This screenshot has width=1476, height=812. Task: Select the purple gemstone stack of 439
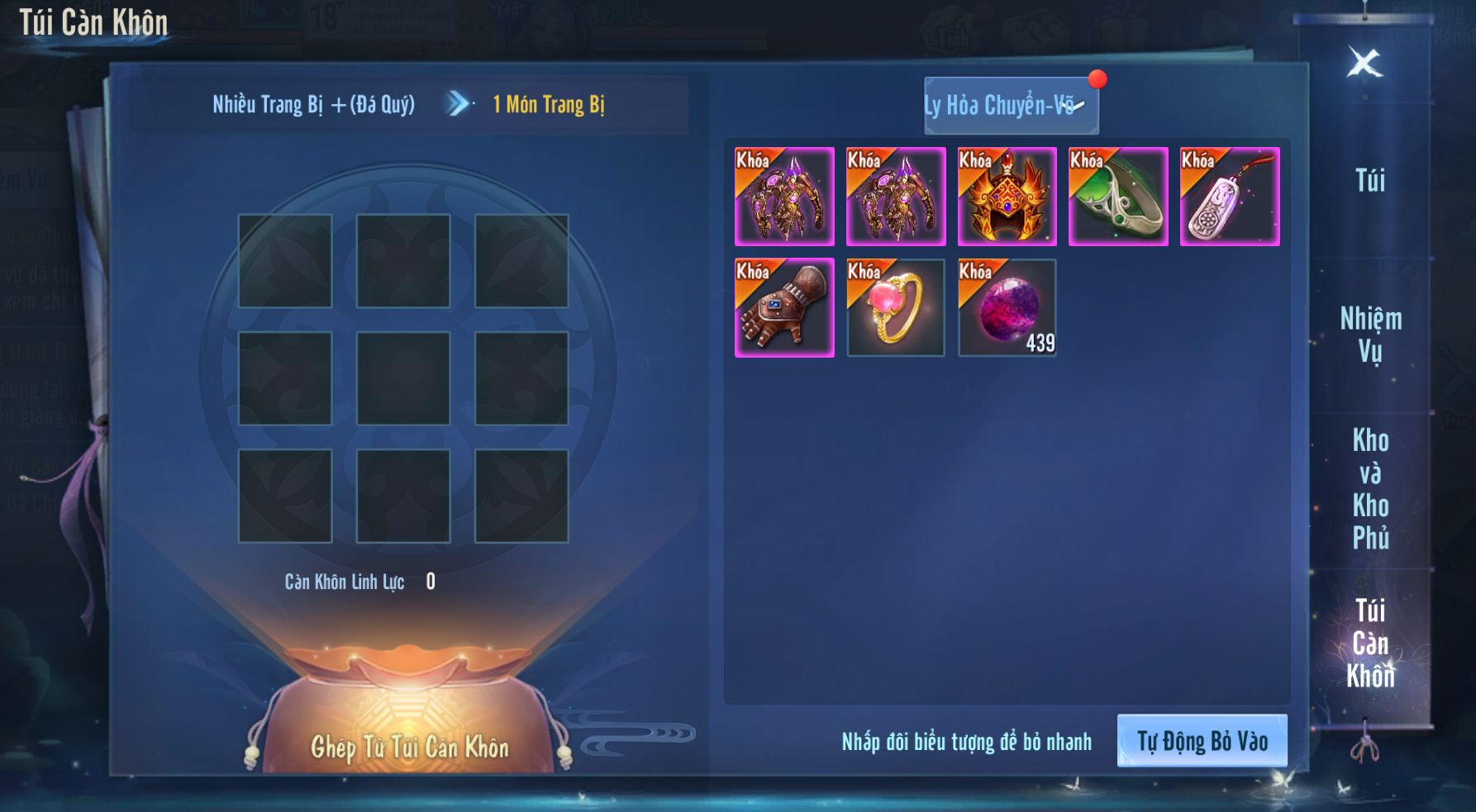[1007, 308]
